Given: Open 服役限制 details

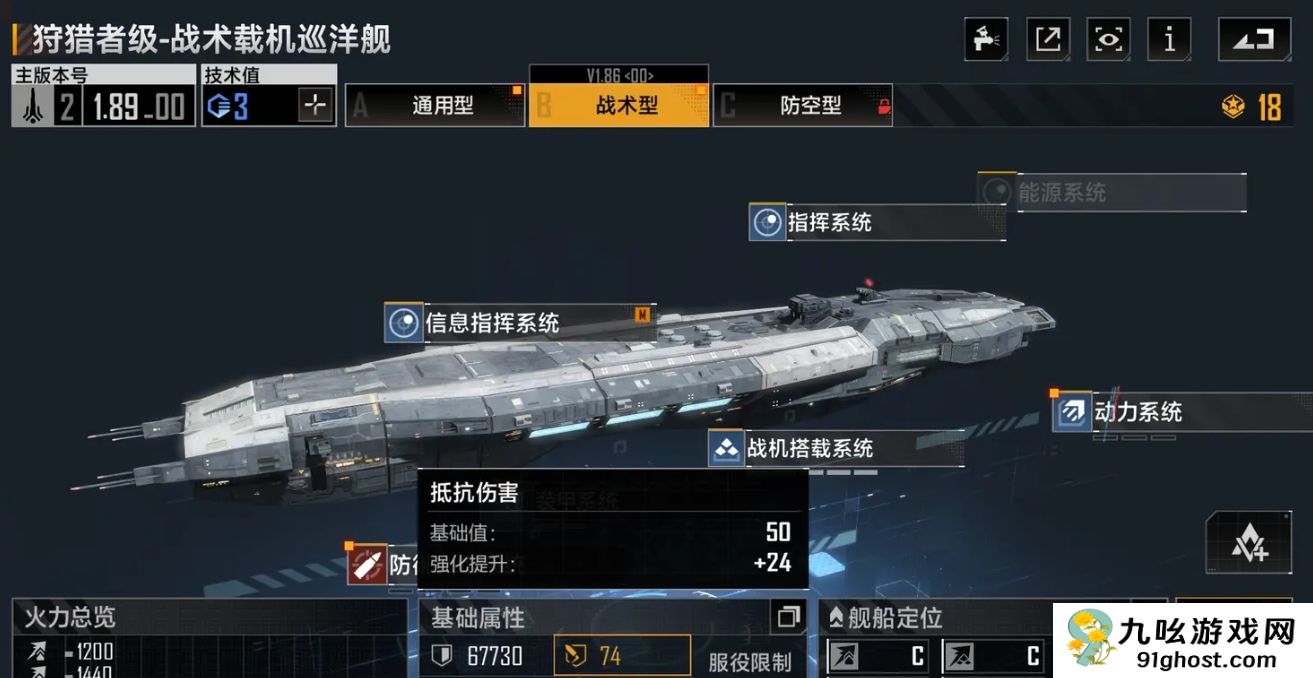Looking at the screenshot, I should pyautogui.click(x=749, y=661).
